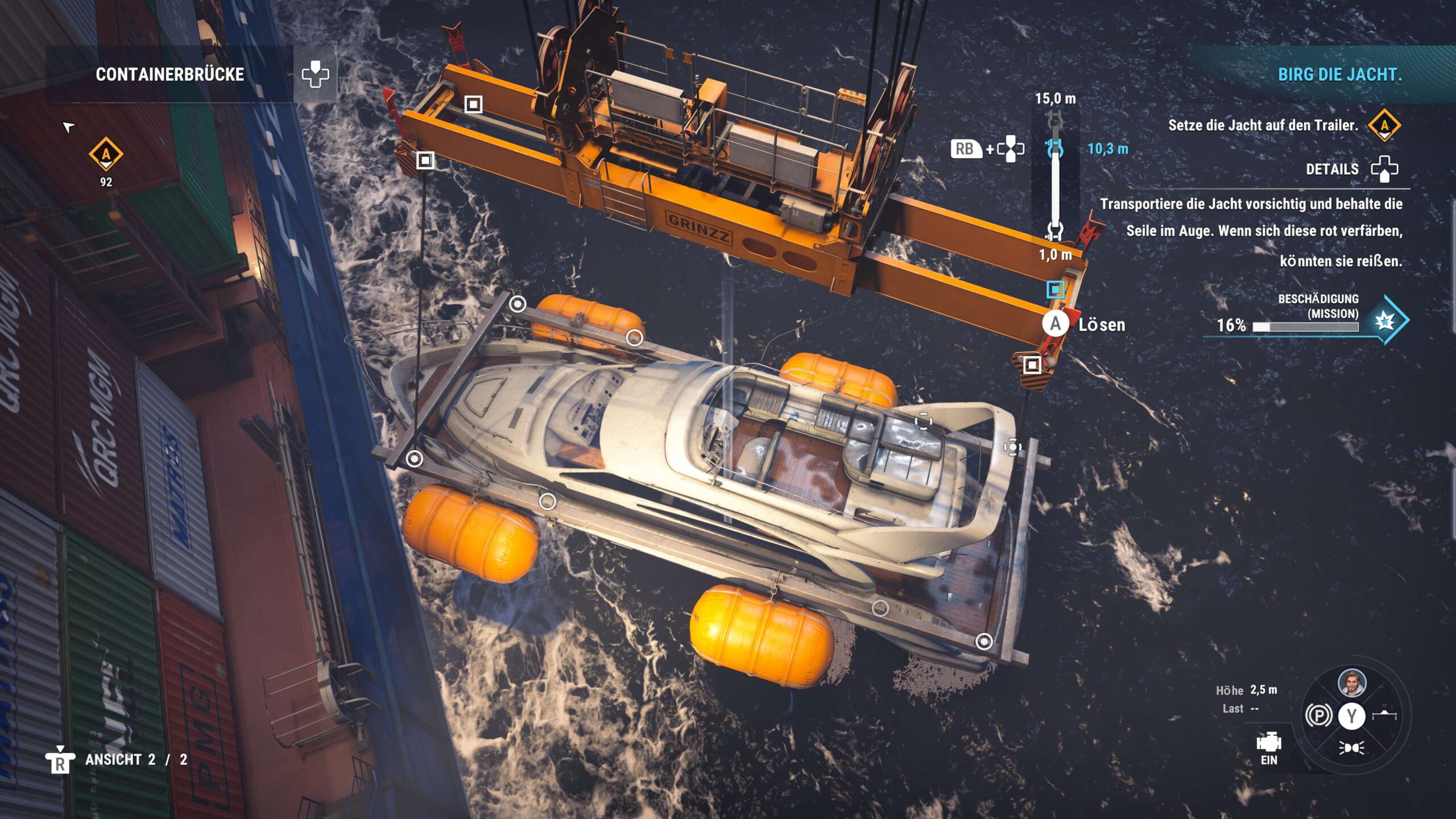Switch the camera view via ANSICHT 2 / 2
This screenshot has width=1456, height=819.
[x=135, y=760]
